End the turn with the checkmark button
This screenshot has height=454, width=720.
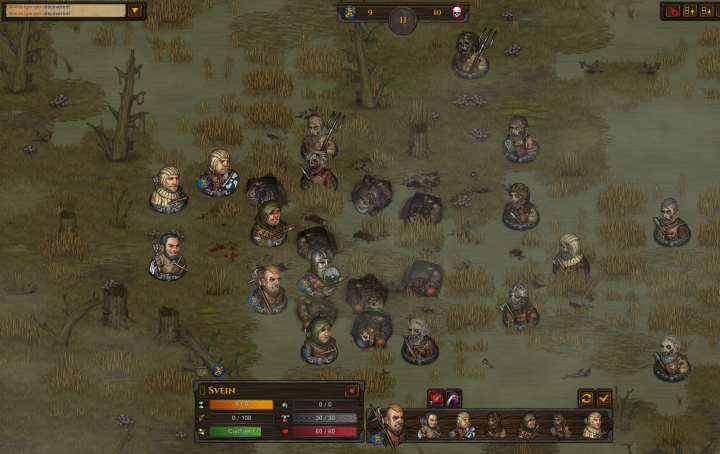pyautogui.click(x=604, y=398)
